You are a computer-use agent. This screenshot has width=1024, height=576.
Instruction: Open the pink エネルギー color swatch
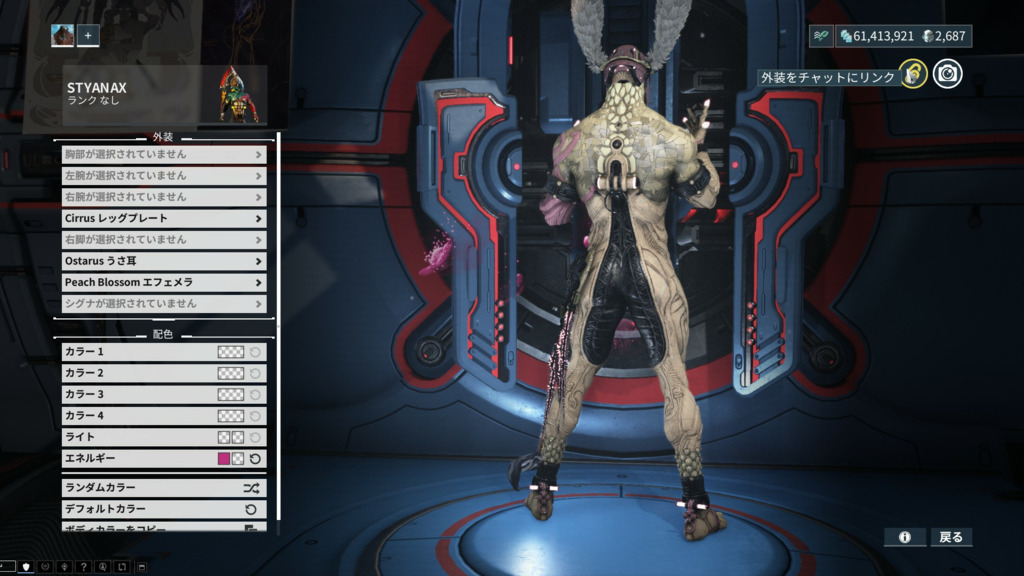[x=224, y=458]
